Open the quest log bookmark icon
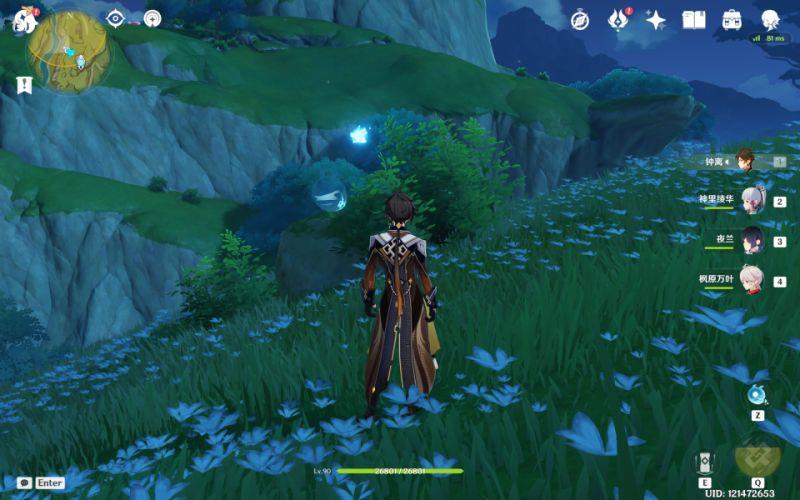Image resolution: width=800 pixels, height=500 pixels. pyautogui.click(x=24, y=85)
